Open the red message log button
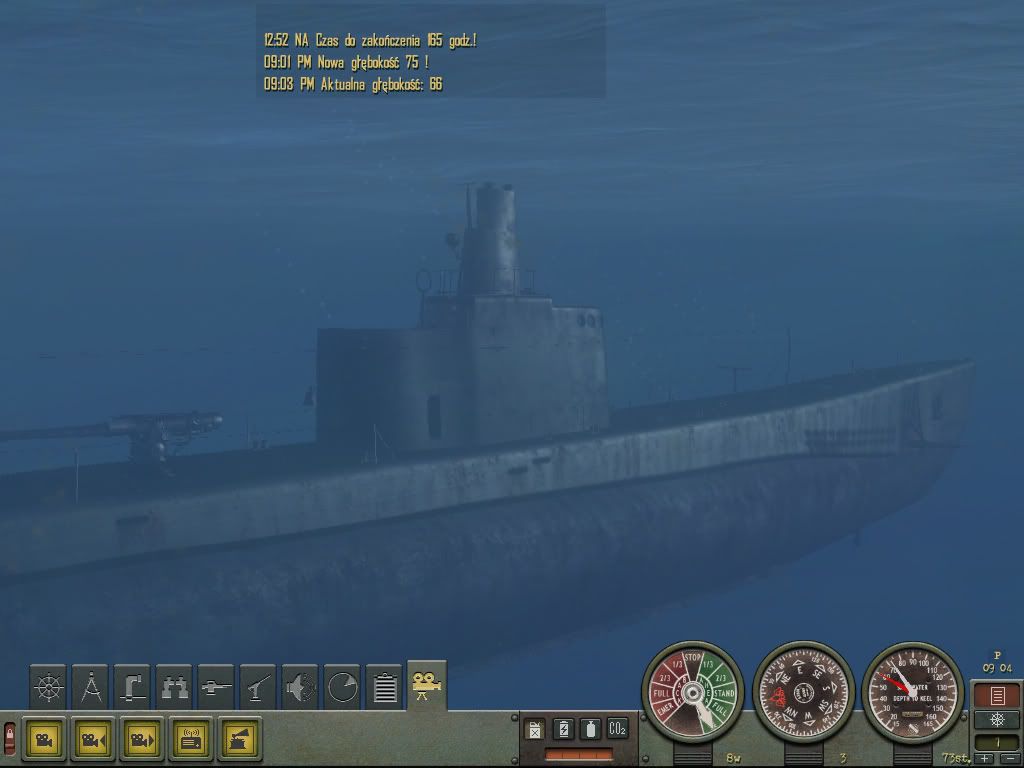This screenshot has height=768, width=1024. (x=996, y=695)
